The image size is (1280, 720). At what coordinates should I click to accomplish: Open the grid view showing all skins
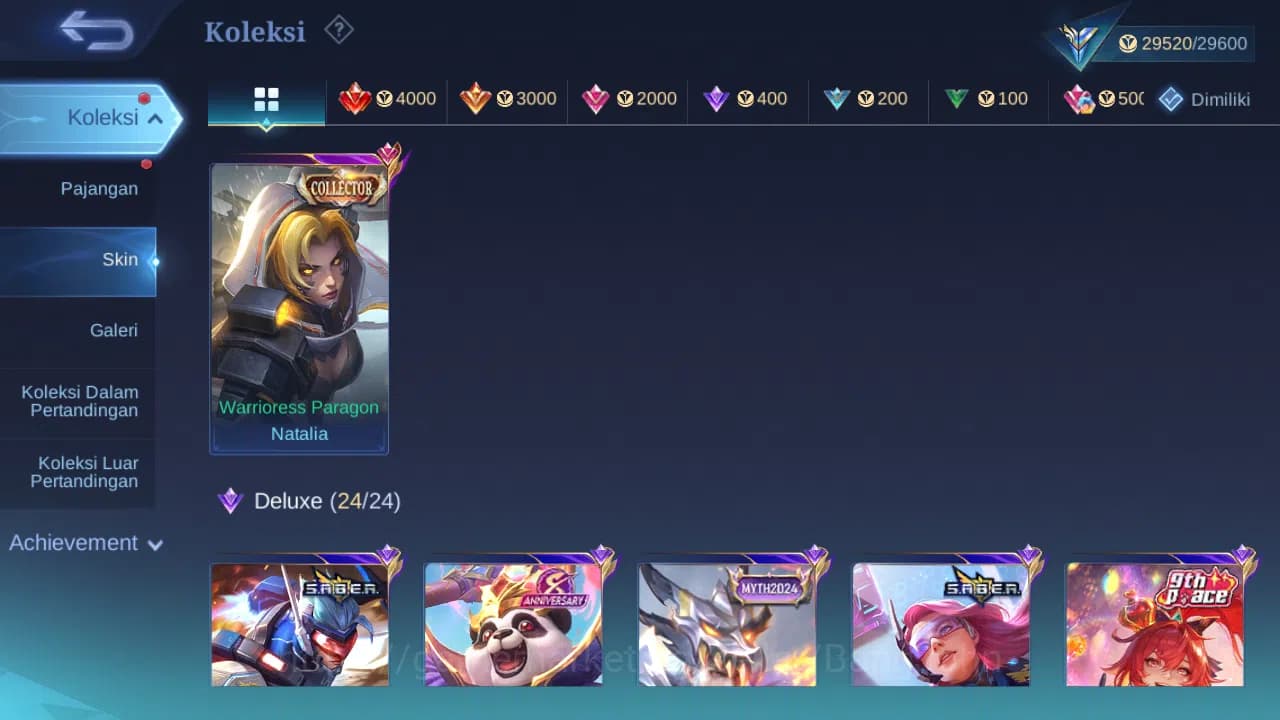click(266, 99)
